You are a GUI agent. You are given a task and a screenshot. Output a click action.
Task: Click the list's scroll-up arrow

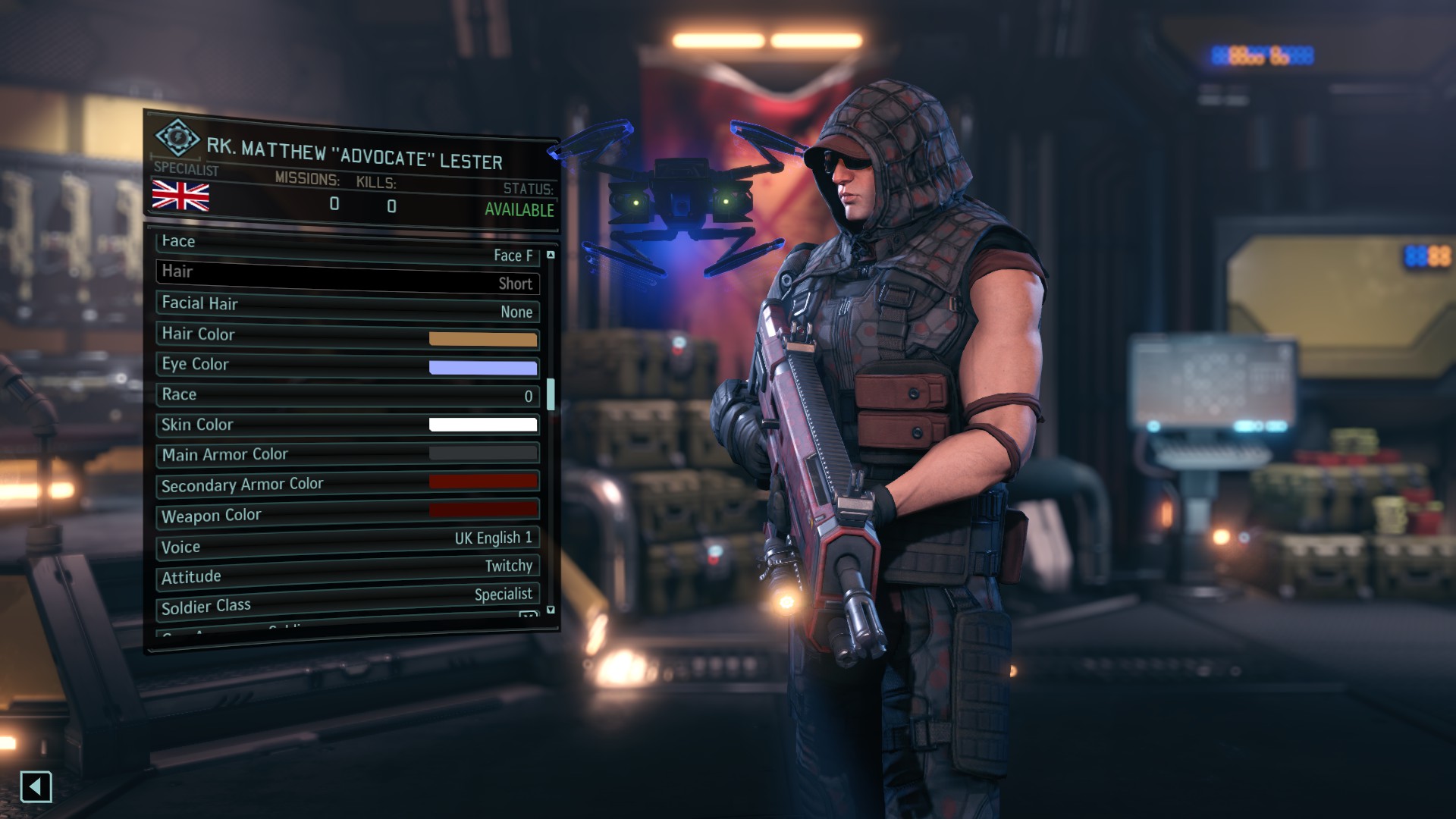(x=551, y=255)
